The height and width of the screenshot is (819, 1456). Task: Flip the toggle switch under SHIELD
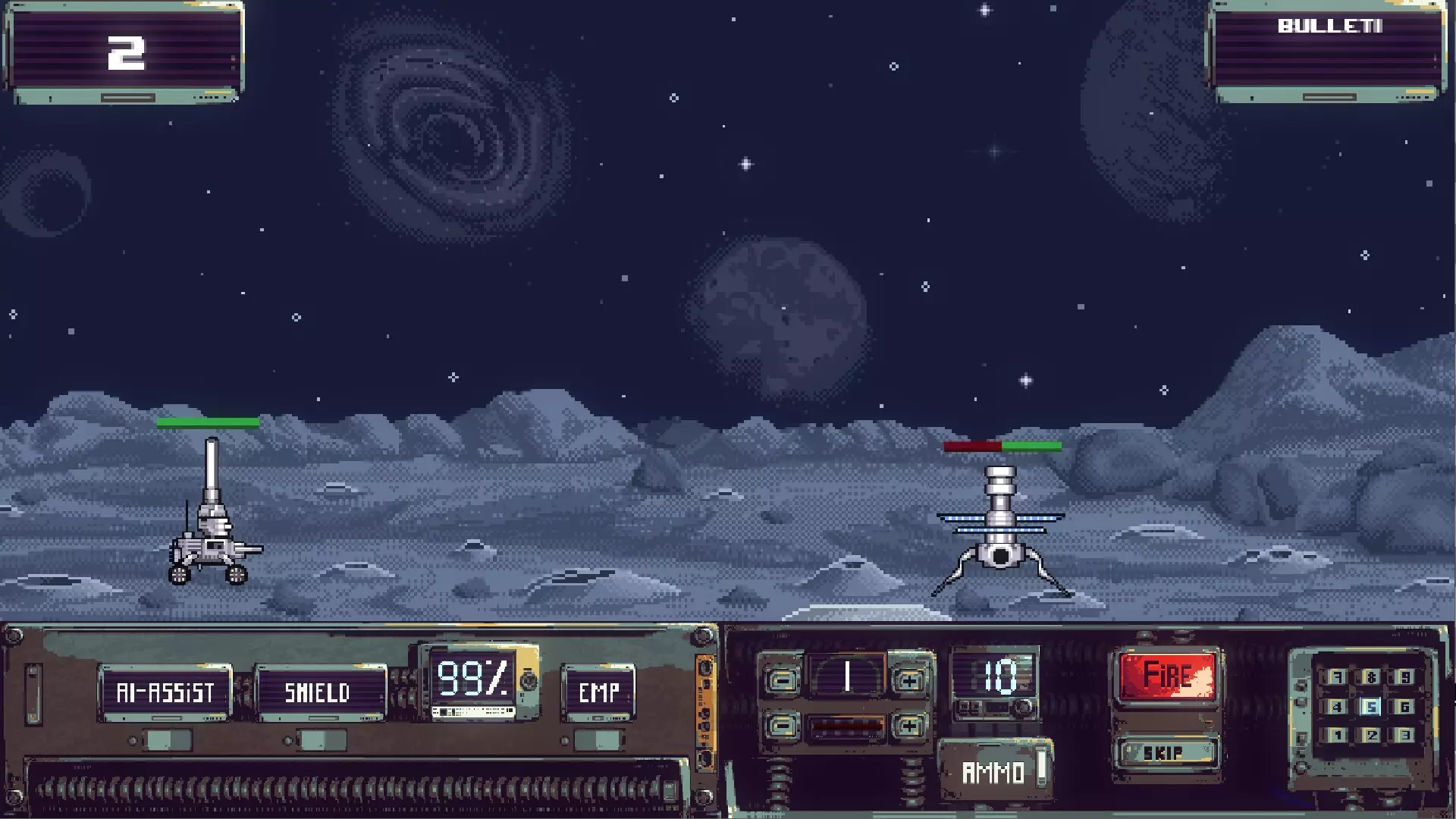[322, 740]
